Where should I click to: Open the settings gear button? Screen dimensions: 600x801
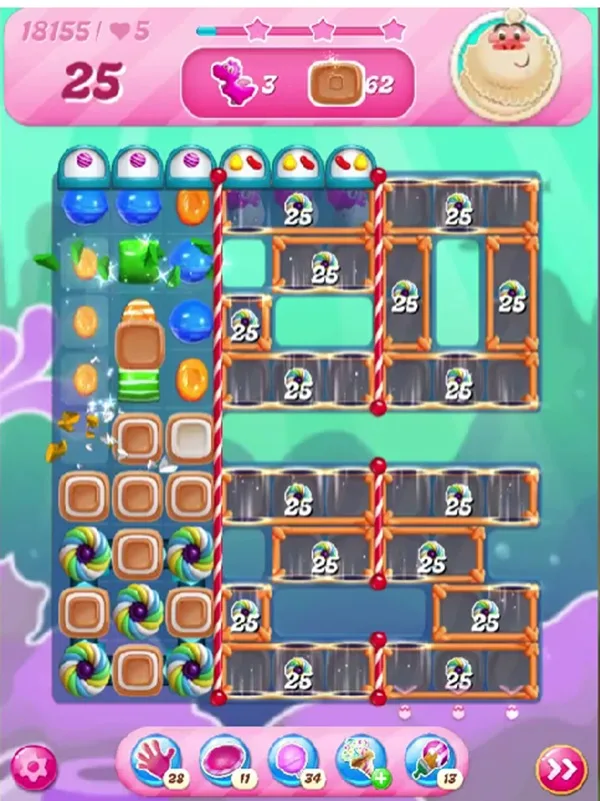tap(34, 767)
